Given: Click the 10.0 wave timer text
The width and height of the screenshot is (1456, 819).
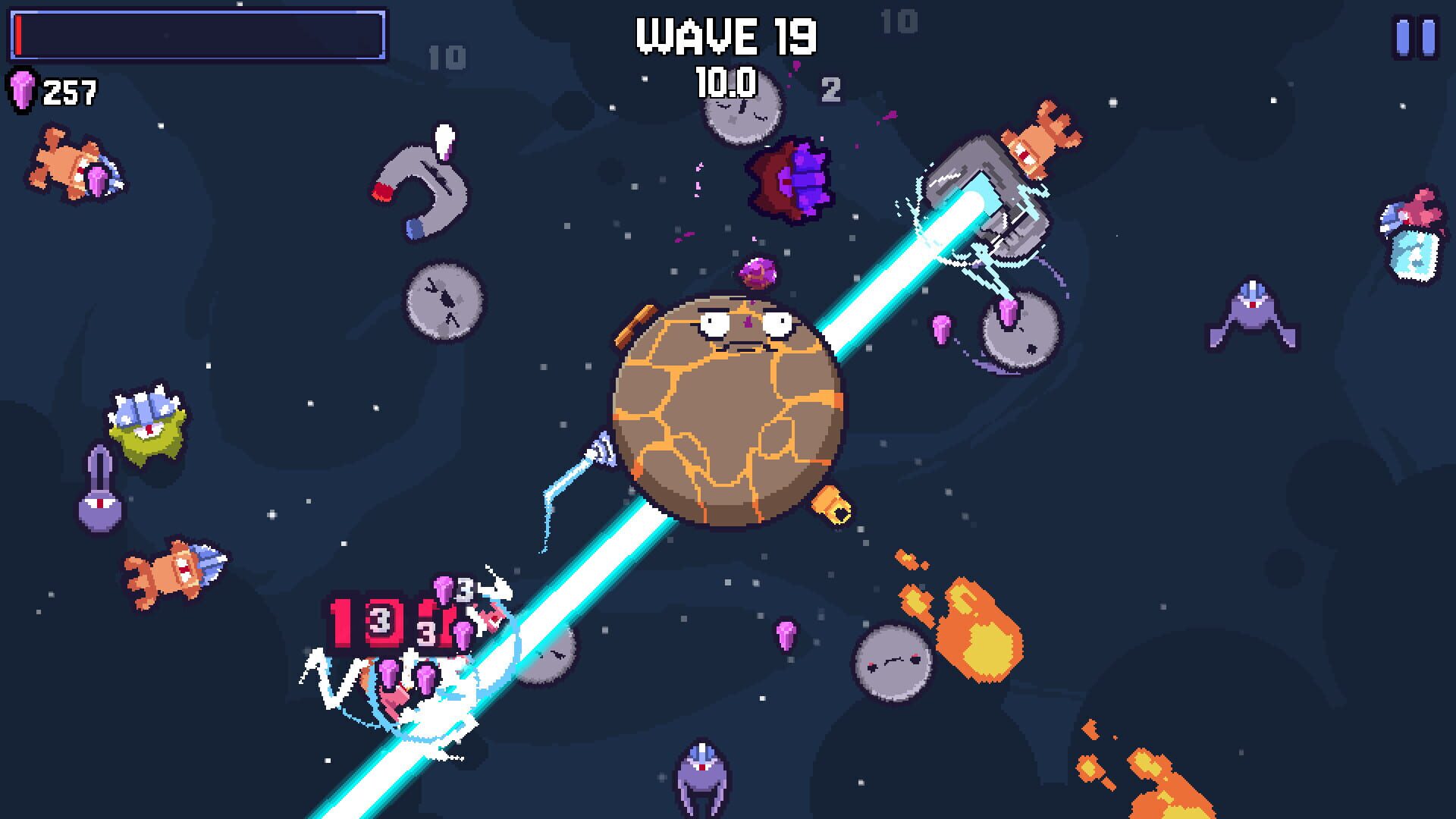Looking at the screenshot, I should click(x=724, y=83).
